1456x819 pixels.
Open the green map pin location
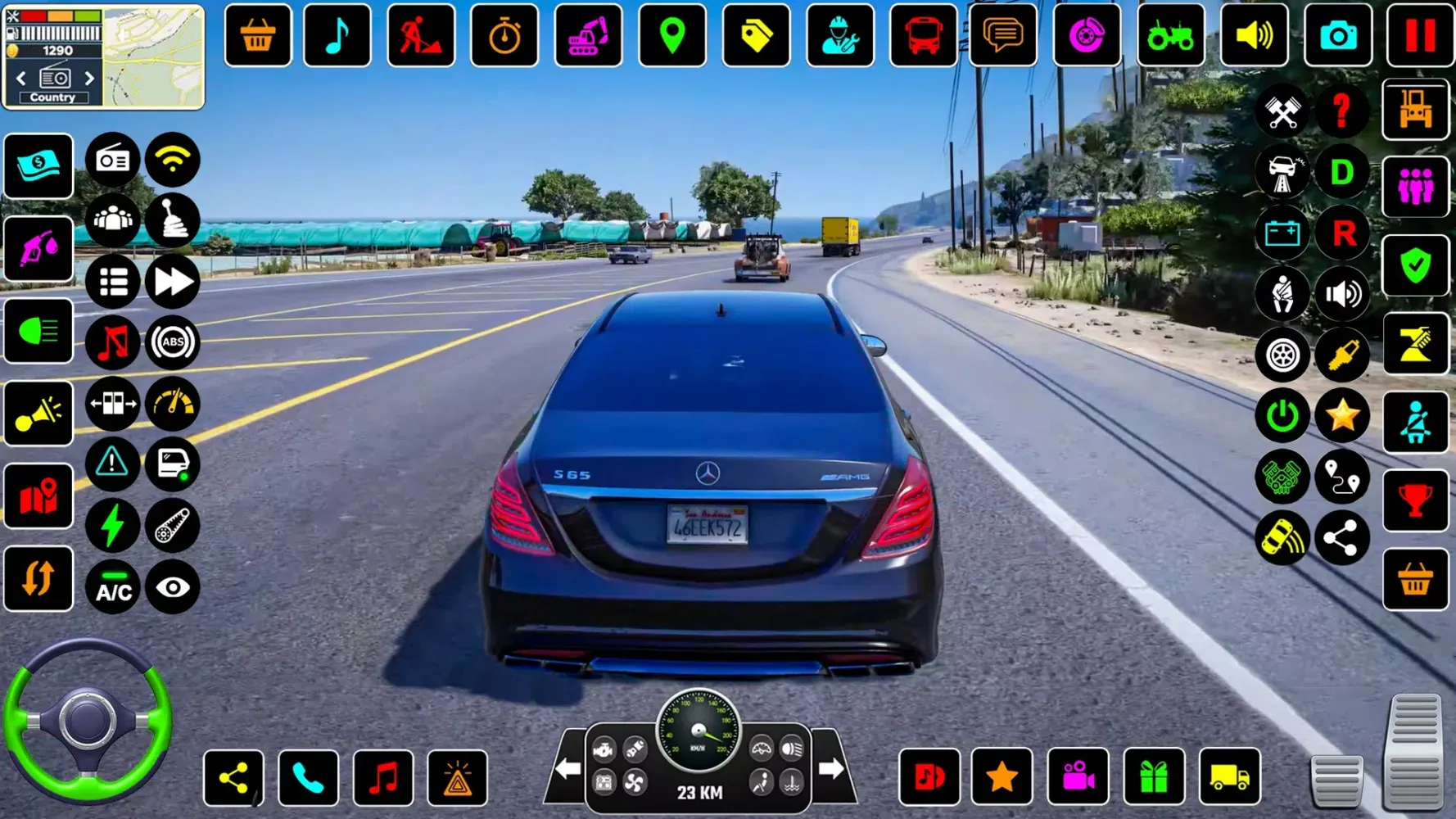pos(671,36)
